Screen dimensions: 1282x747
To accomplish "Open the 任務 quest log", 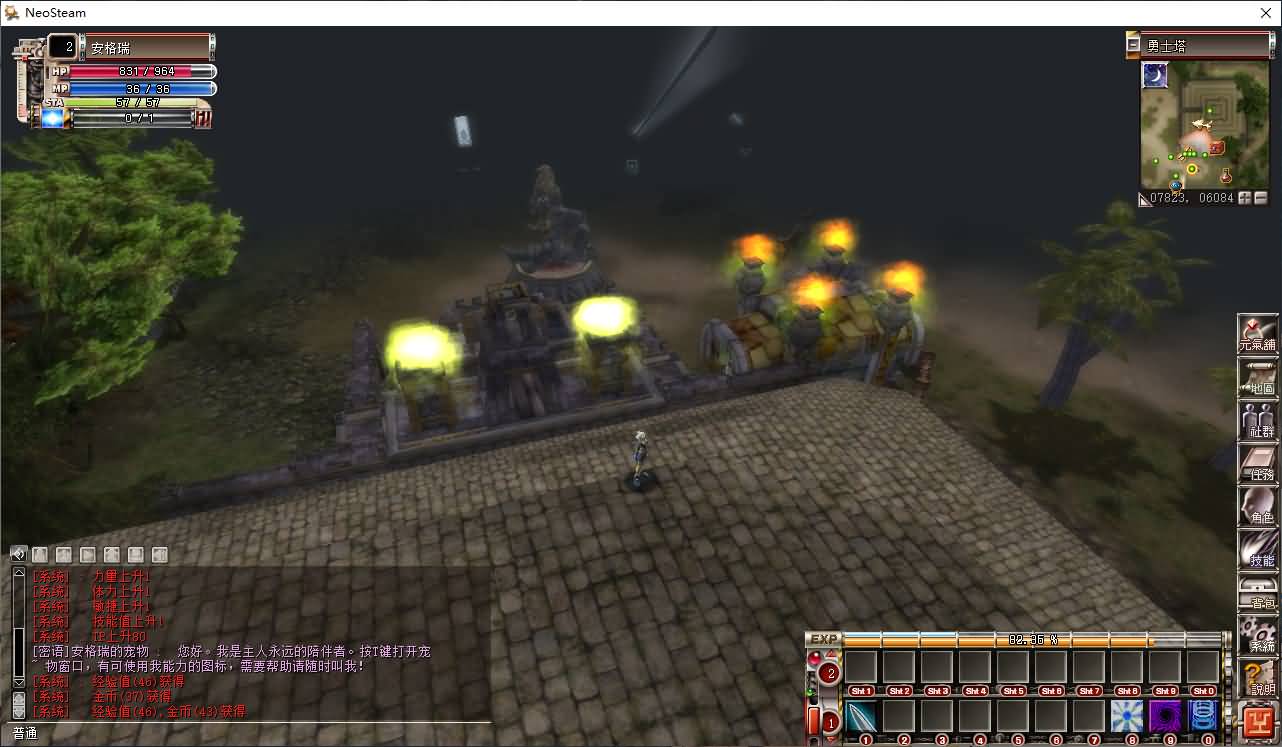I will (1258, 464).
